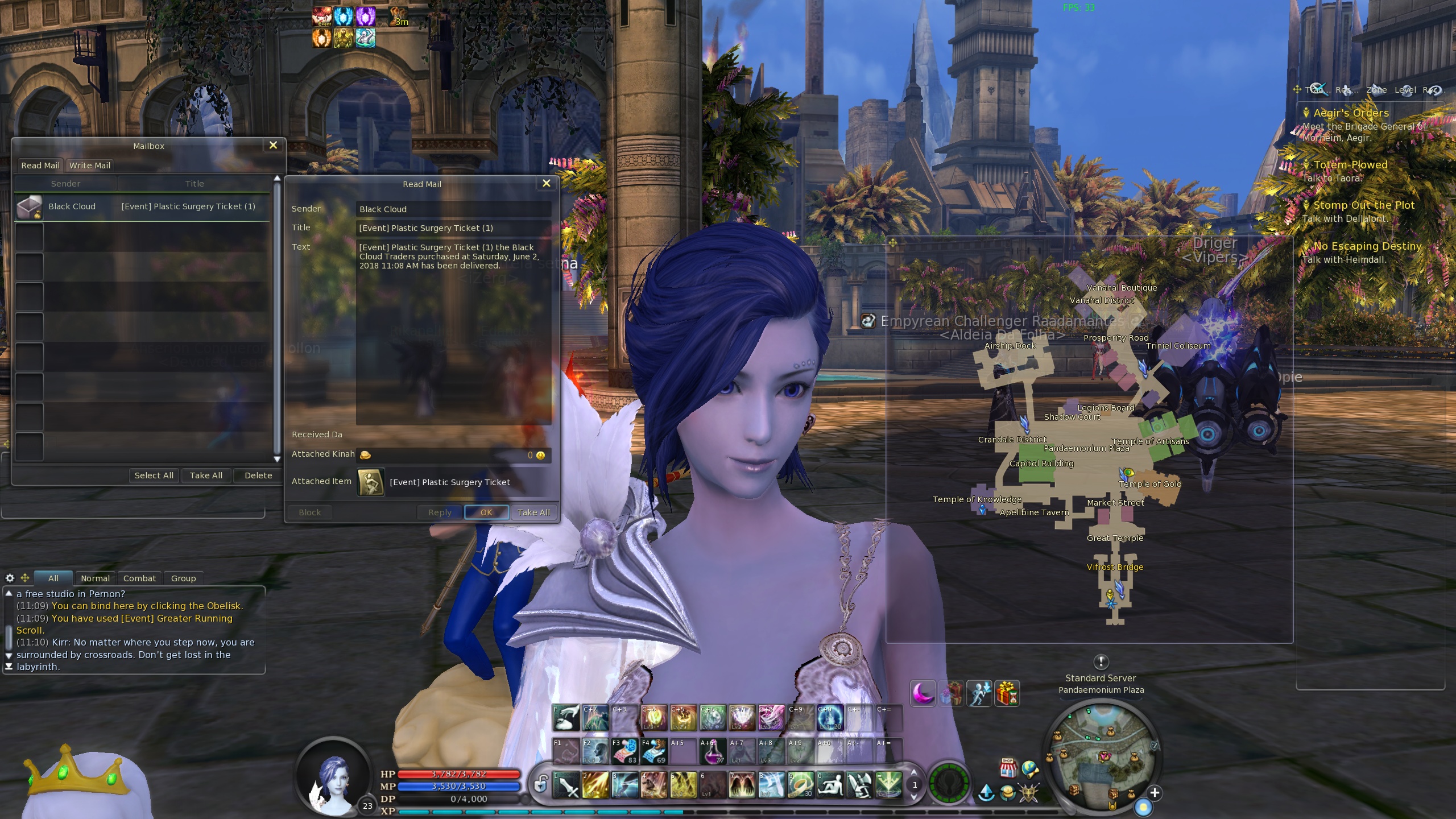Select the Temple of Gold map label
Viewport: 1456px width, 819px height.
[x=1149, y=484]
